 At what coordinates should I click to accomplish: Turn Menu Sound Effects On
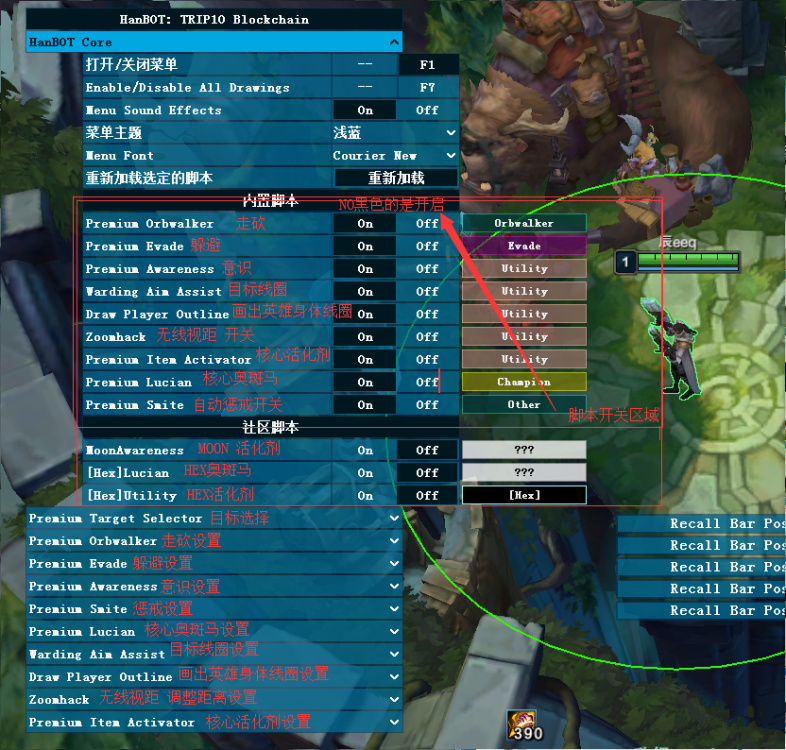(365, 110)
